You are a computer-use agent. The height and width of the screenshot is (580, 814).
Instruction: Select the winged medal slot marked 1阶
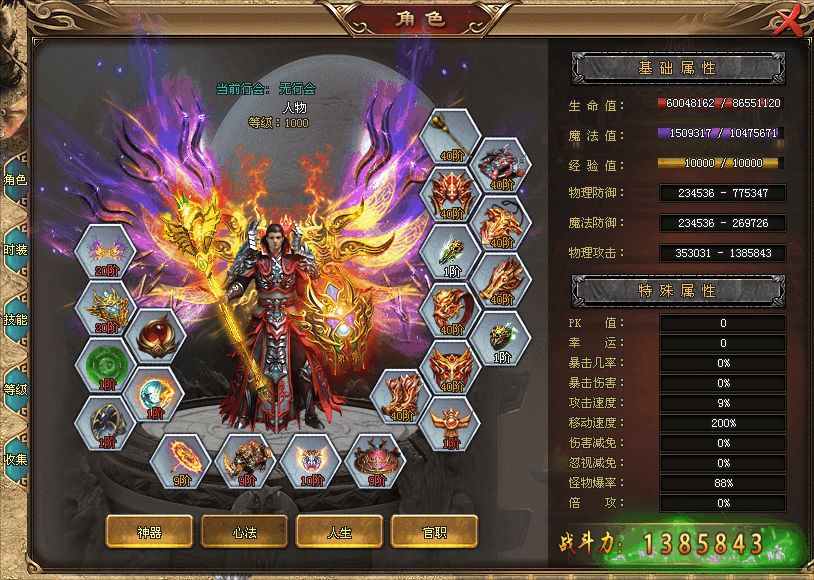[x=446, y=423]
